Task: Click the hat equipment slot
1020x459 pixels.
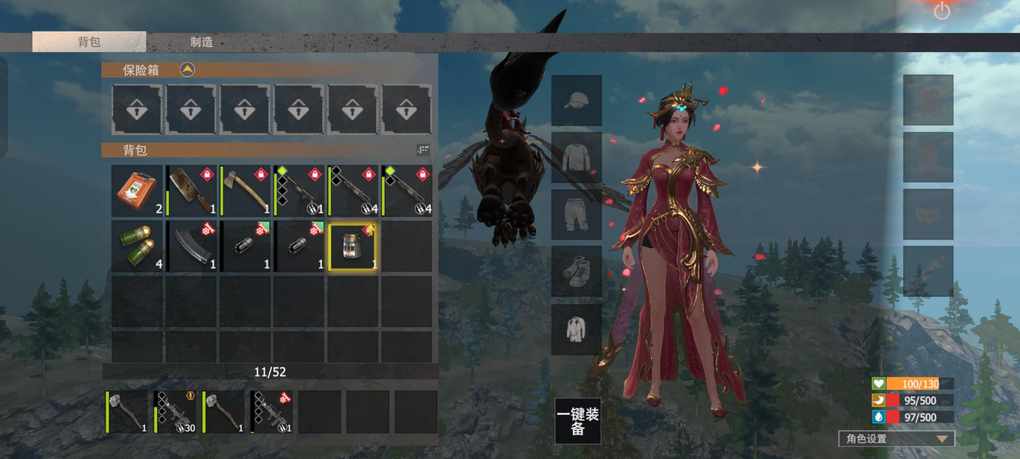Action: coord(577,101)
